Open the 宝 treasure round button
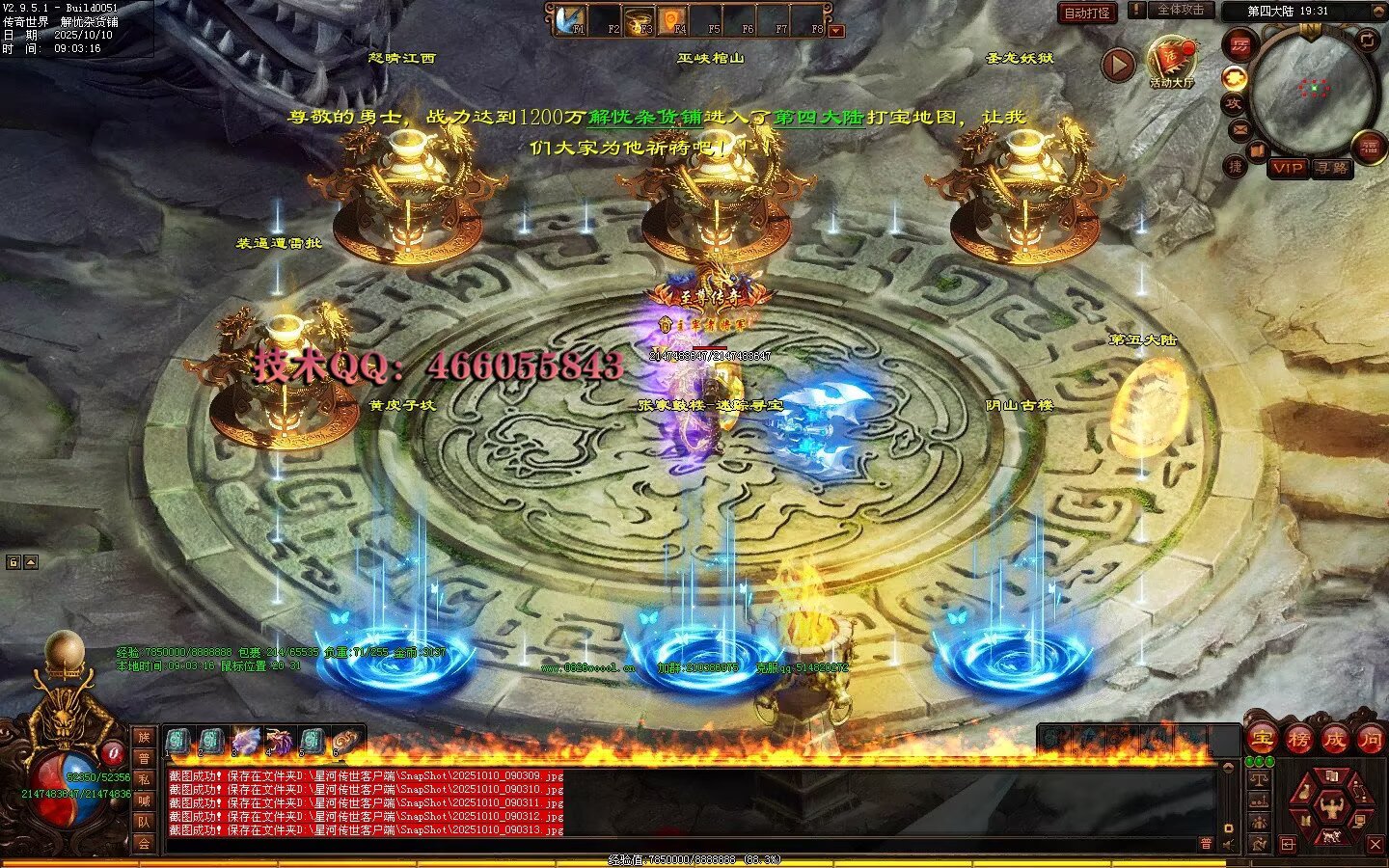1389x868 pixels. coord(1261,740)
